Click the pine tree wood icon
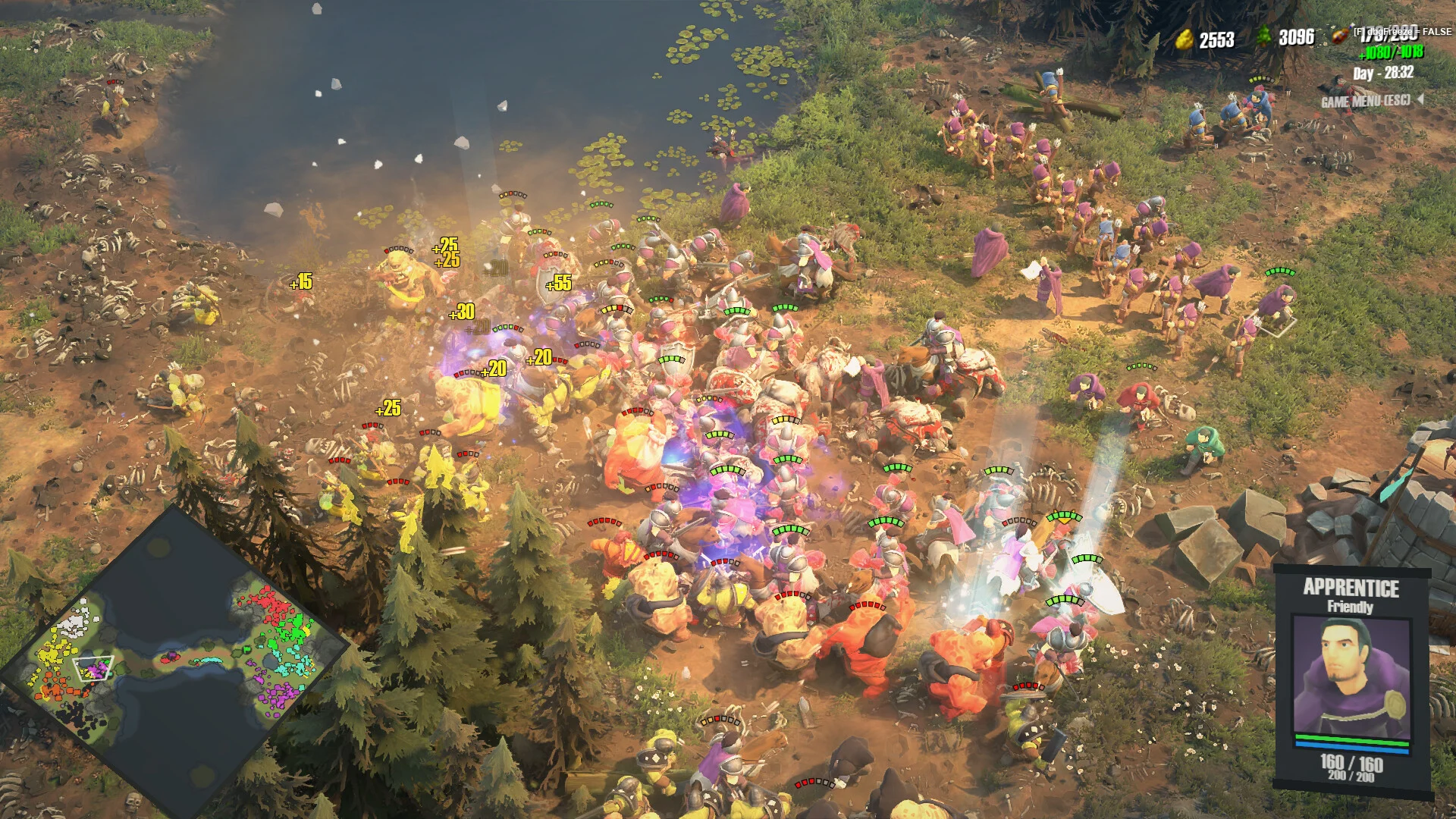Viewport: 1456px width, 819px height. coord(1264,36)
